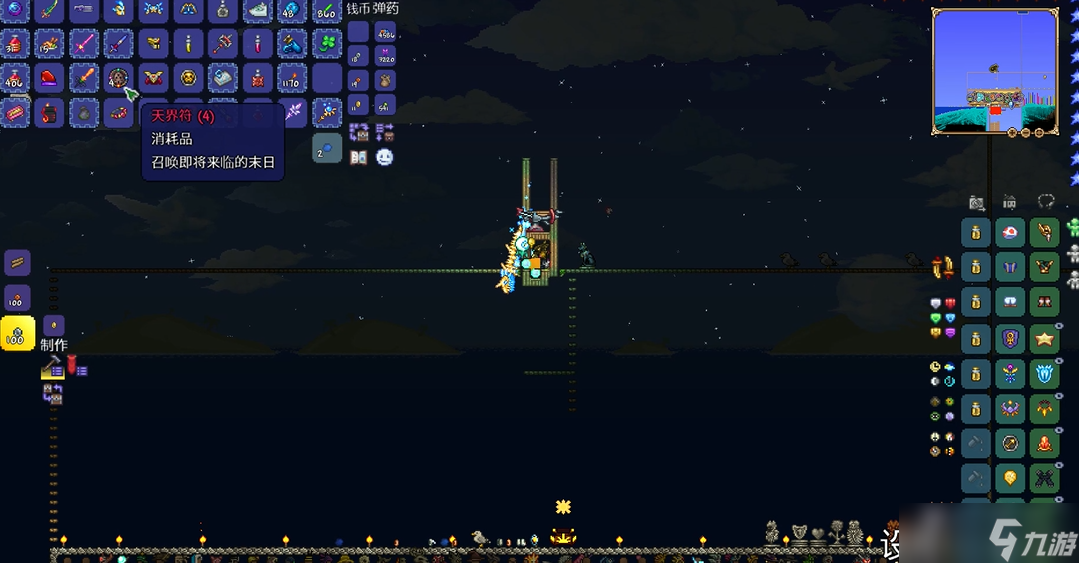Screen dimensions: 1079x563
Task: Open the camera mode icon
Action: [976, 202]
